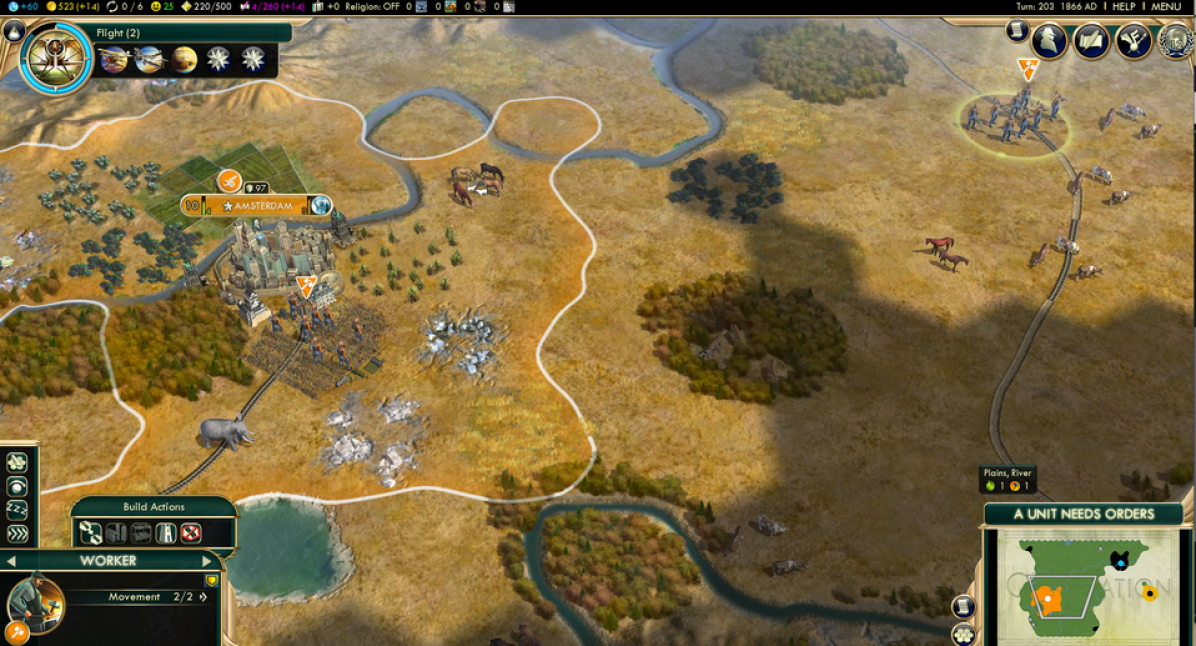
Task: Open the espionage overview spy icon
Action: point(1049,42)
